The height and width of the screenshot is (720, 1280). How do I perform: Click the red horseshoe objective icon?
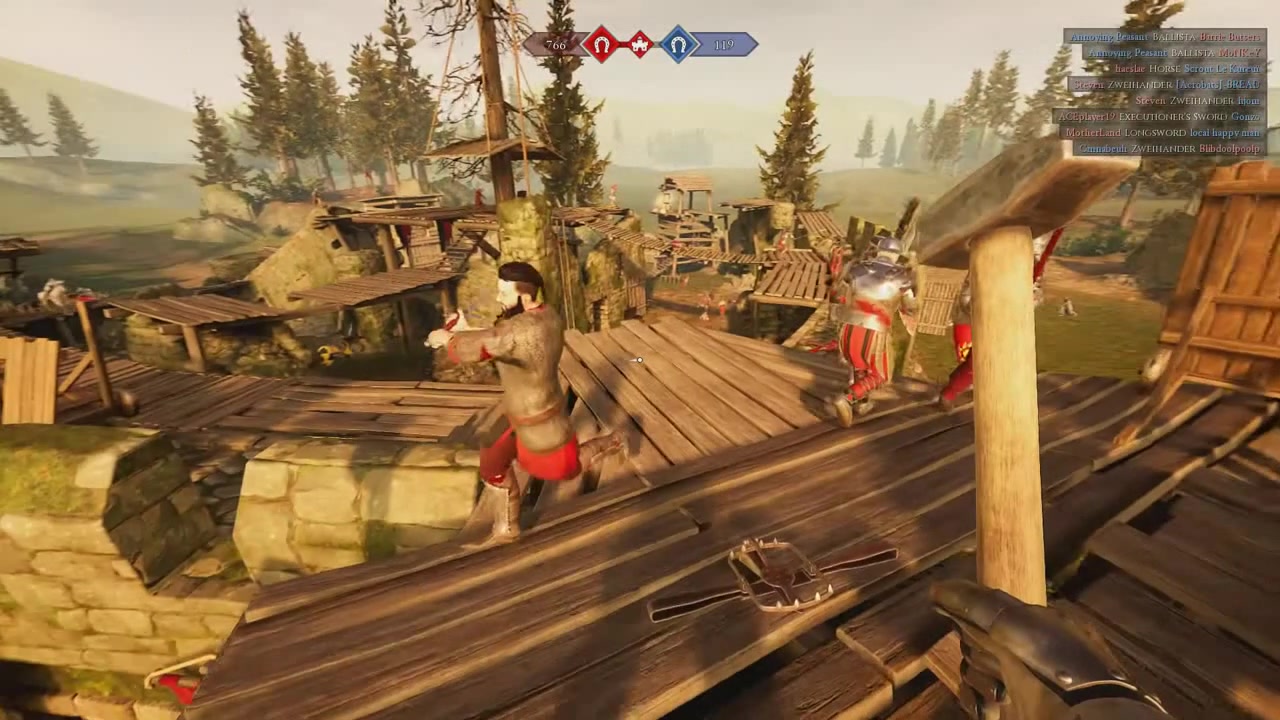click(x=601, y=45)
